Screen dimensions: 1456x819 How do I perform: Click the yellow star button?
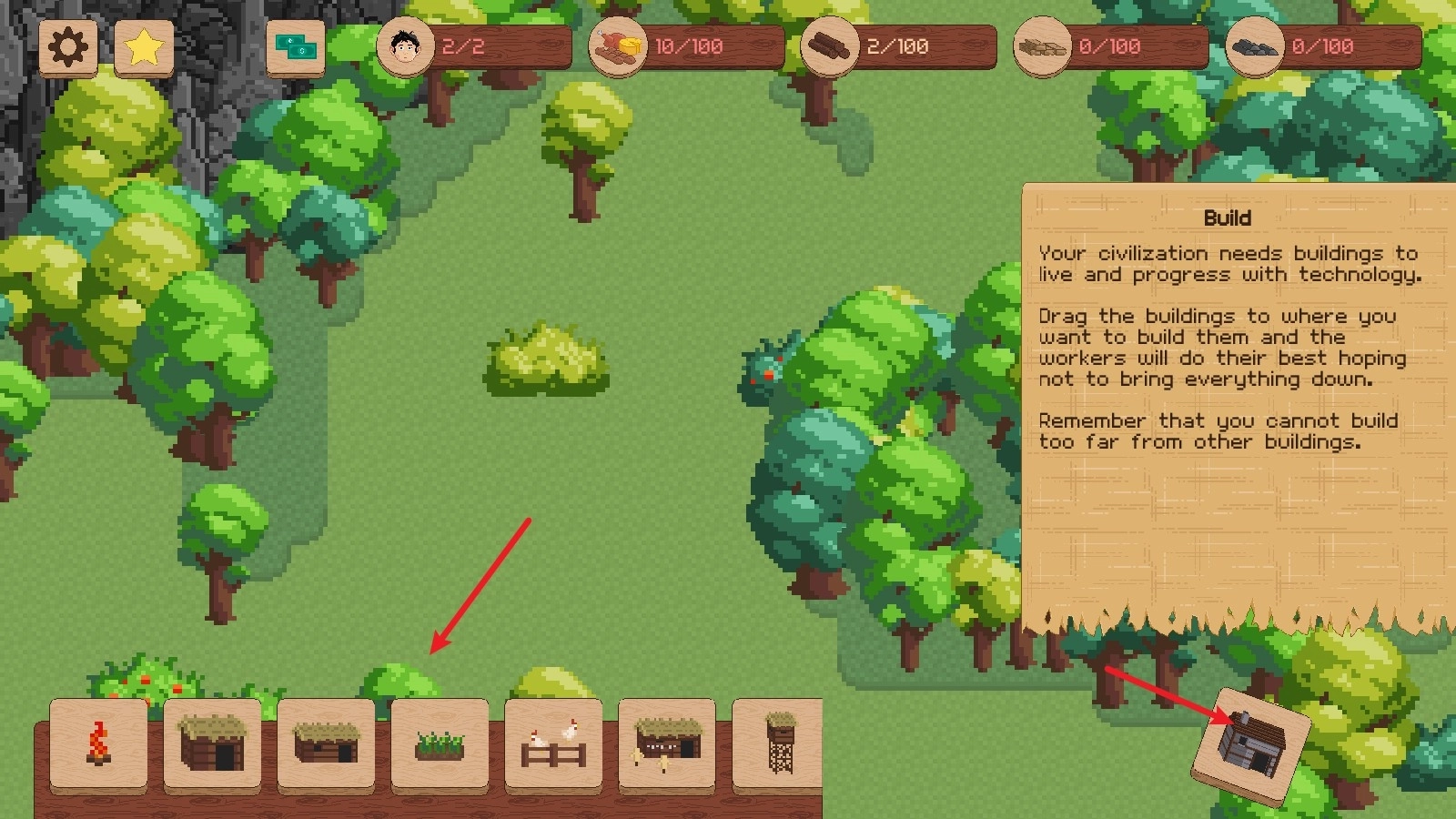(x=144, y=47)
